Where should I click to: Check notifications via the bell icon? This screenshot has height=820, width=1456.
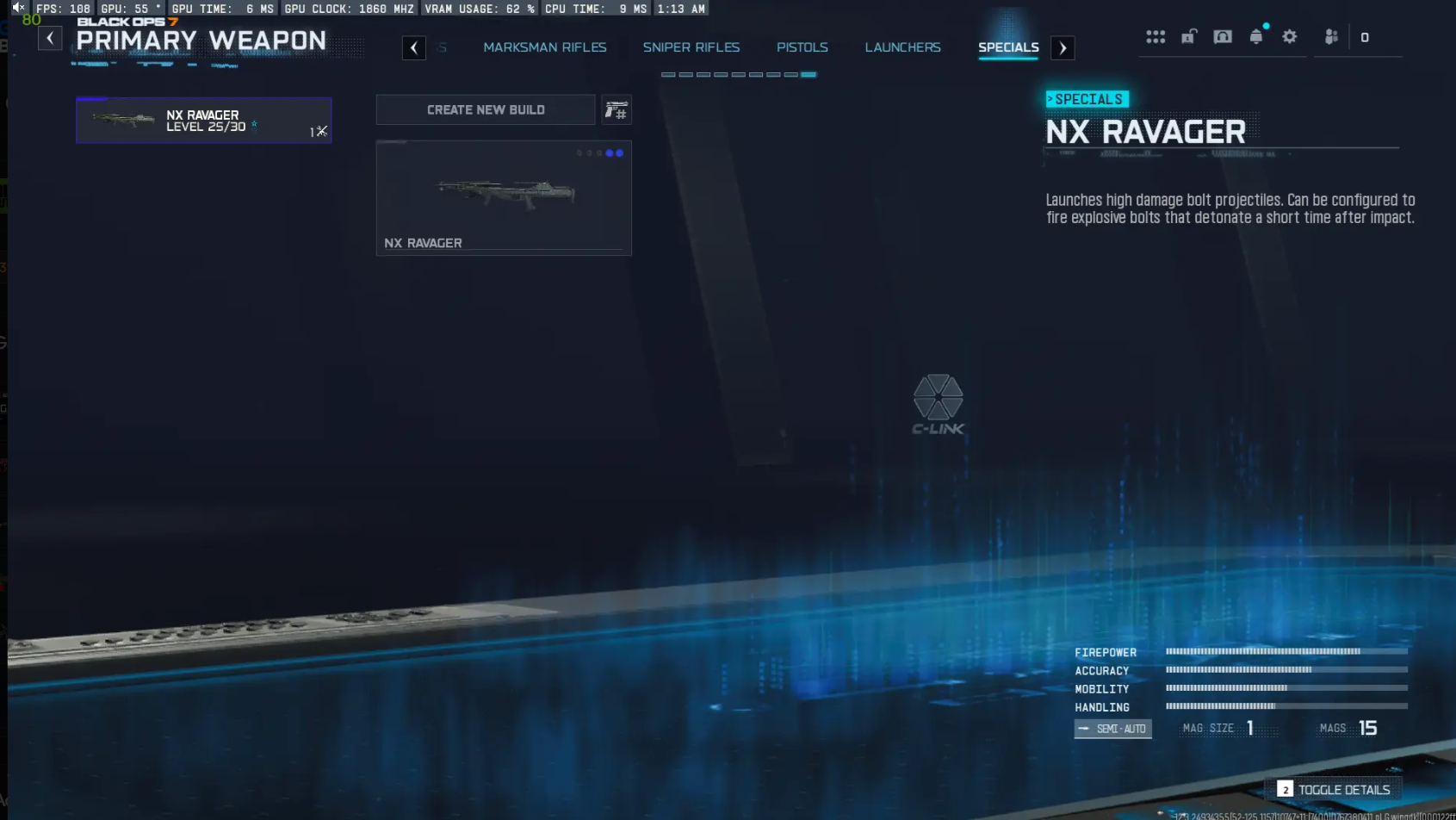tap(1255, 36)
